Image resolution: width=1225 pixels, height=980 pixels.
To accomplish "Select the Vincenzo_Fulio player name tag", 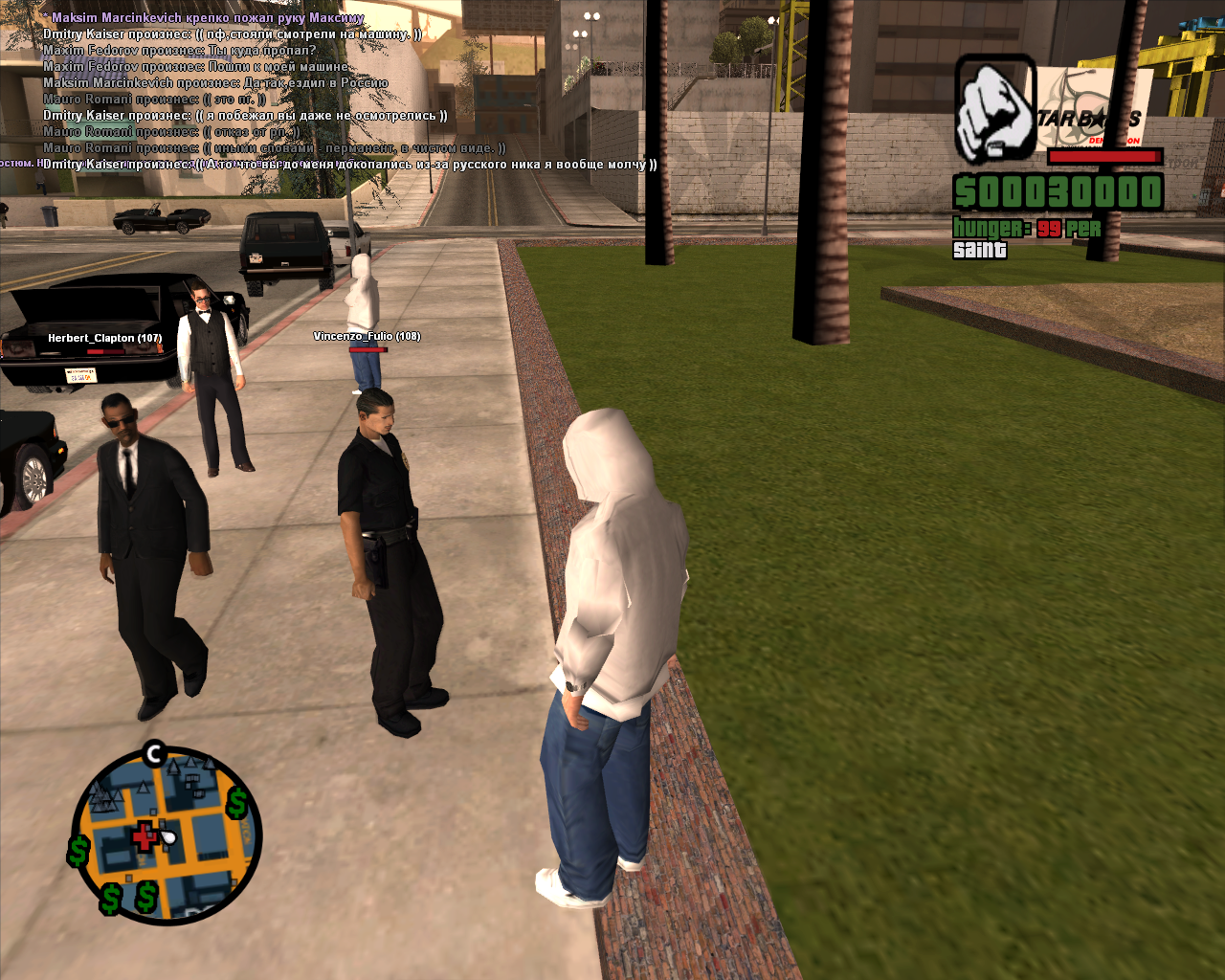I will pyautogui.click(x=367, y=336).
